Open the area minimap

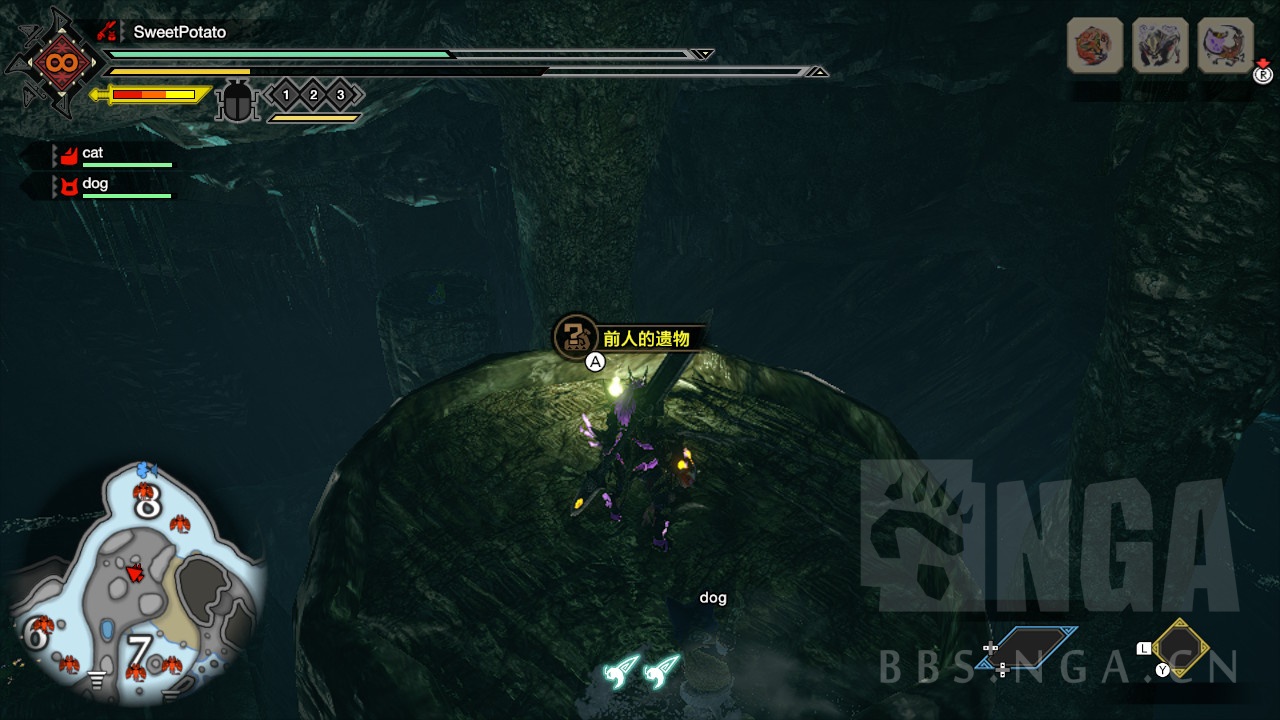137,585
